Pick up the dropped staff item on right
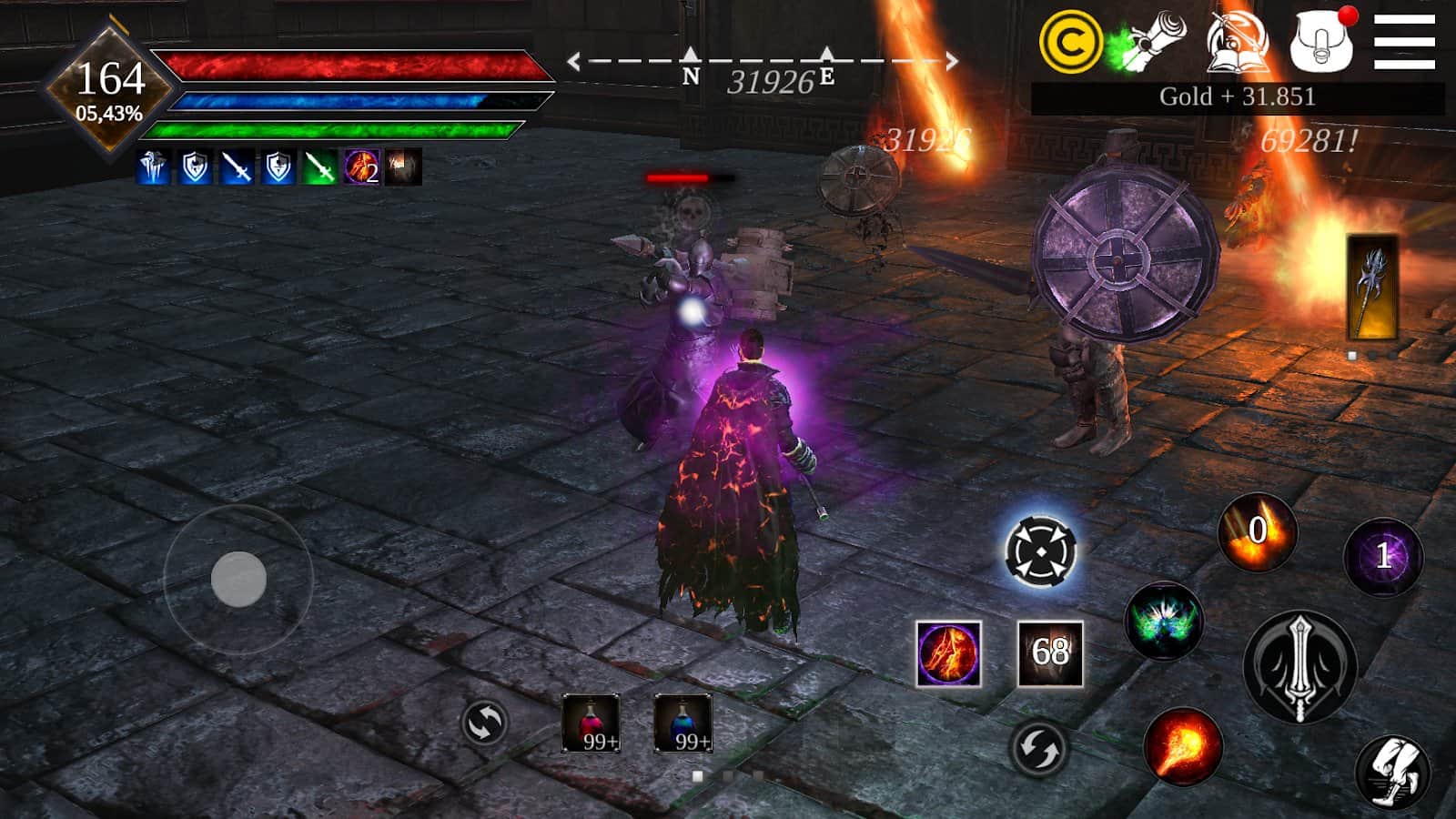The image size is (1456, 819). (1370, 287)
